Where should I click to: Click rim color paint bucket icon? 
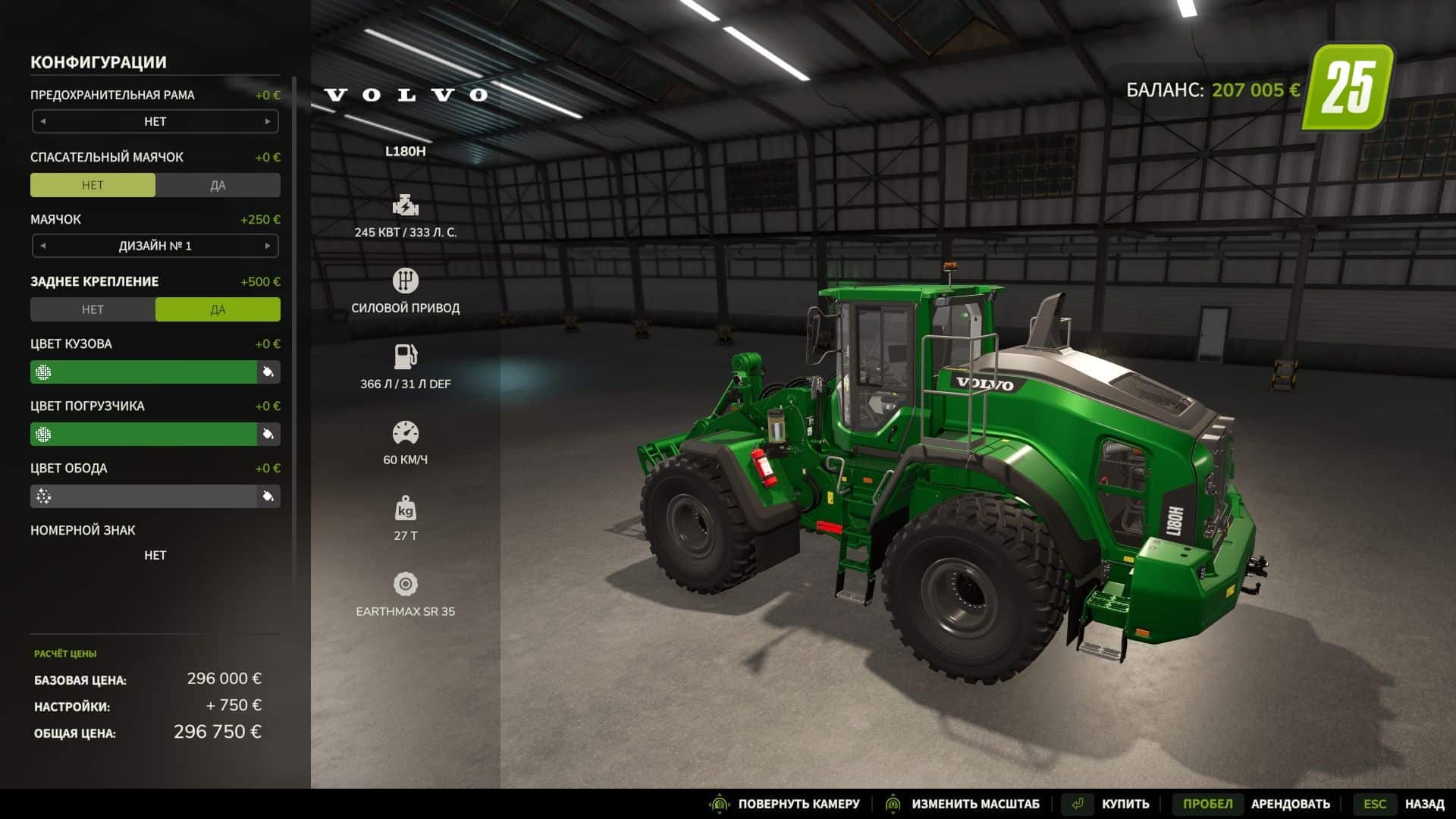[x=268, y=496]
